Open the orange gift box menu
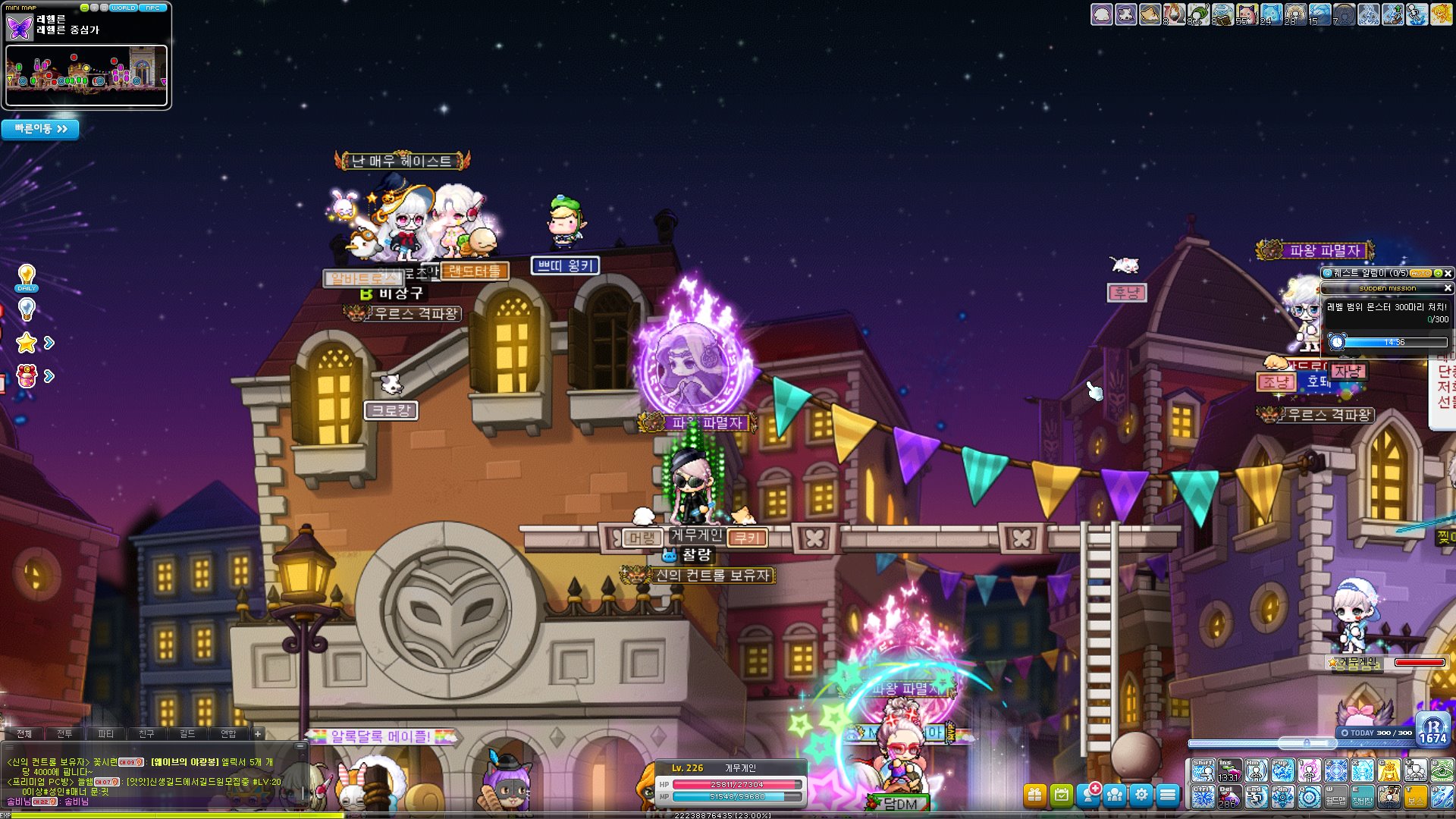The image size is (1456, 819). [1034, 795]
